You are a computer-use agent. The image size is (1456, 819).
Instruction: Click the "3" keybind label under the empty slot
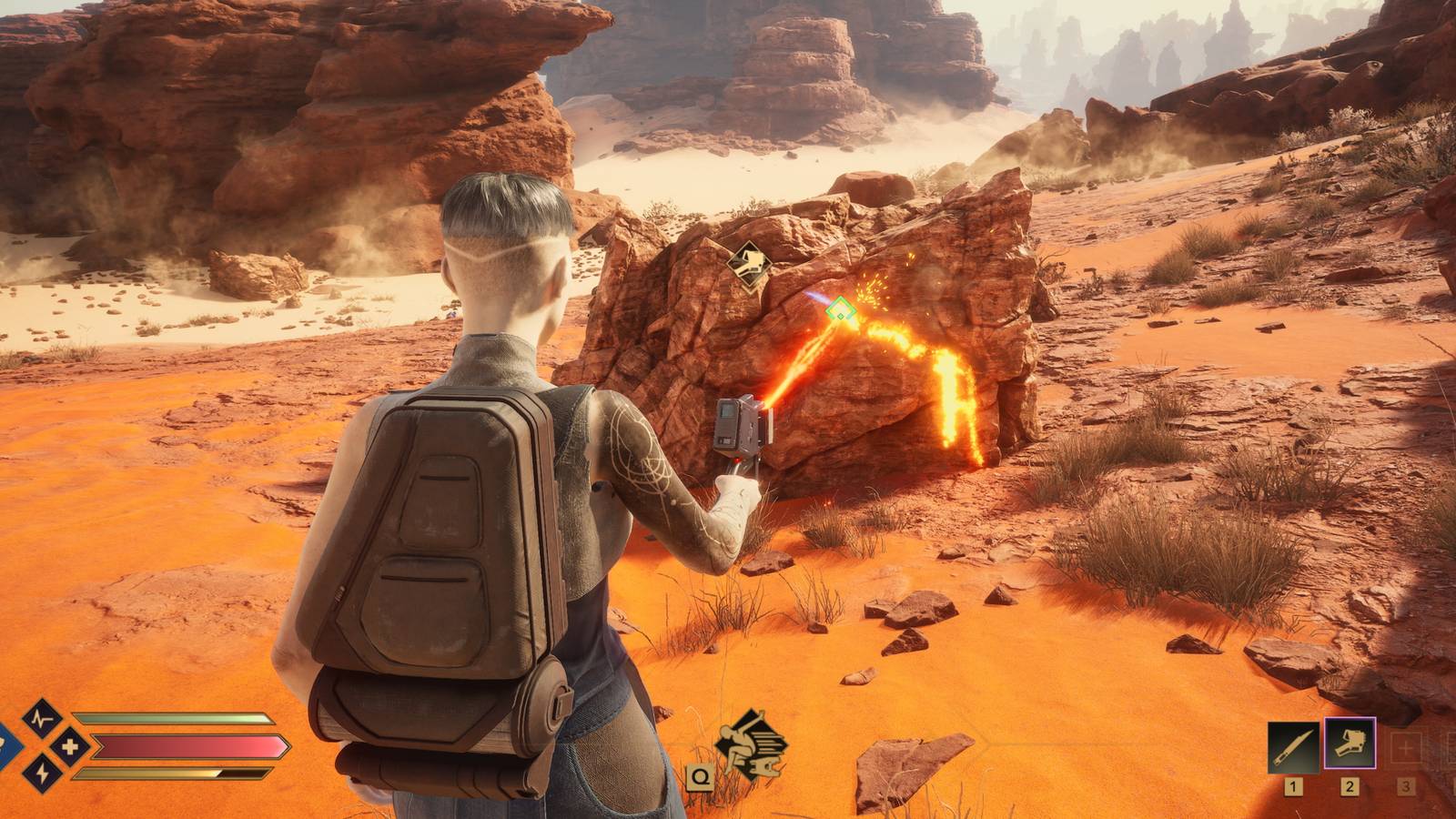1407,788
